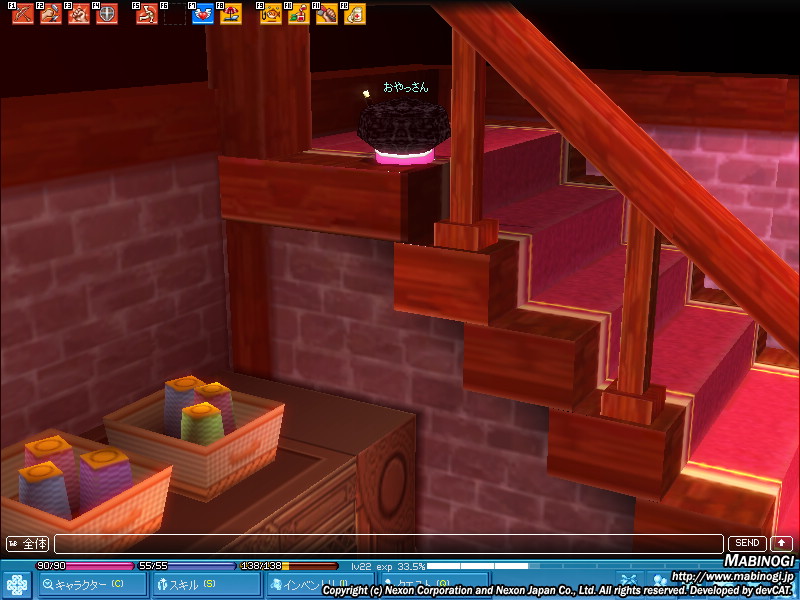Send the chat message with SEND
Viewport: 800px width, 600px height.
(747, 544)
